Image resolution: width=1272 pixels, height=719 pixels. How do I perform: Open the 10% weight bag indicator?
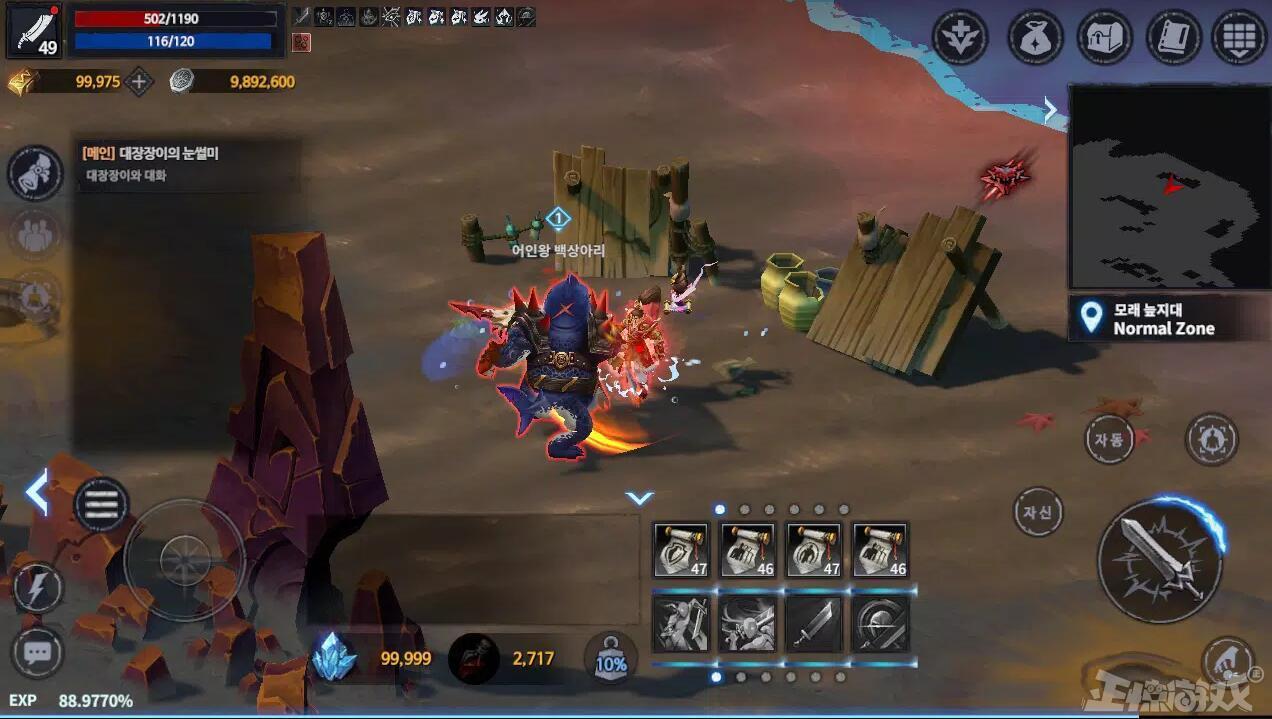[x=611, y=659]
